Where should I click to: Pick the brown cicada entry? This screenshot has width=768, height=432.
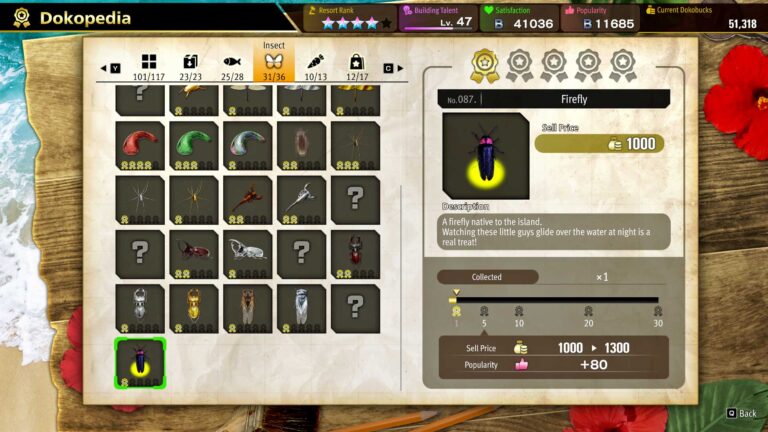click(247, 307)
